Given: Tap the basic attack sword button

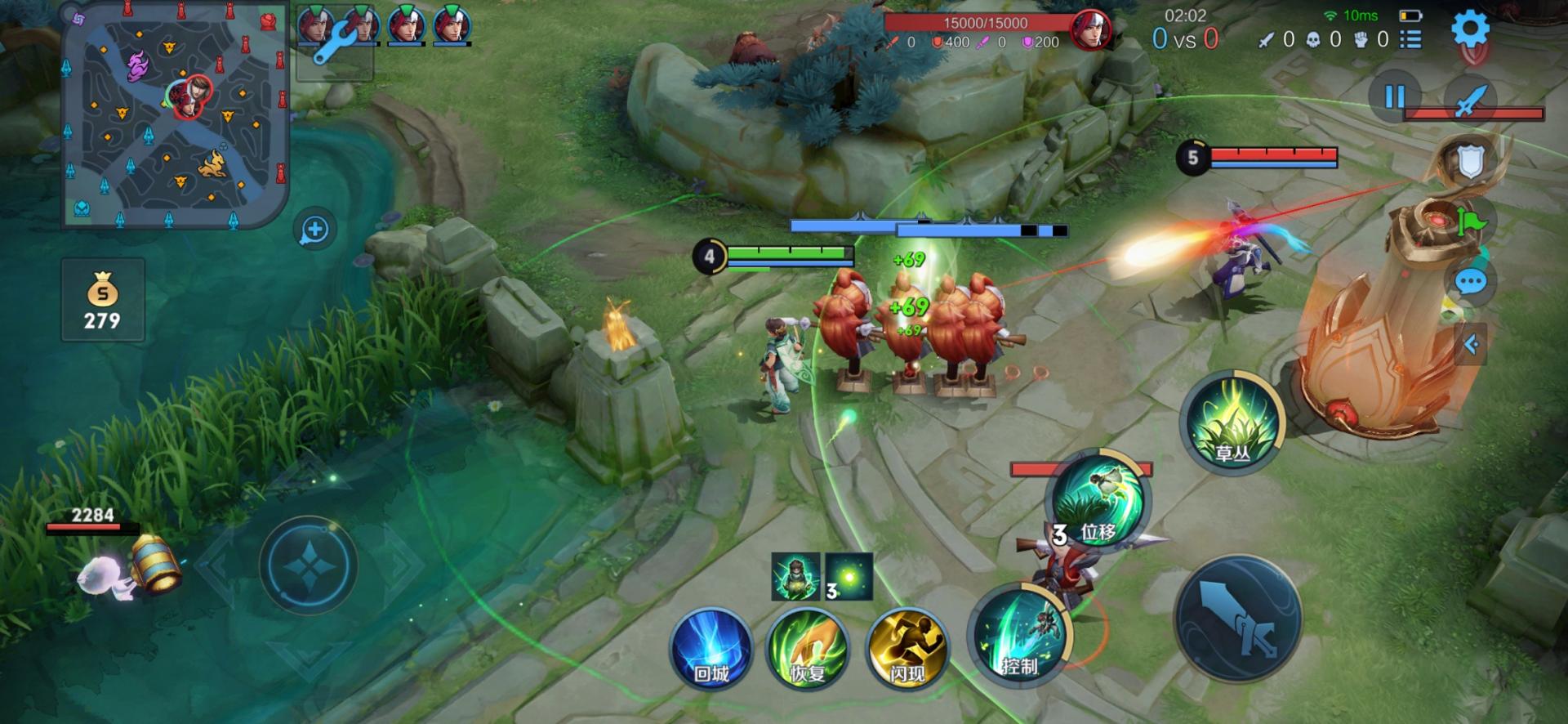Looking at the screenshot, I should coord(1237,619).
